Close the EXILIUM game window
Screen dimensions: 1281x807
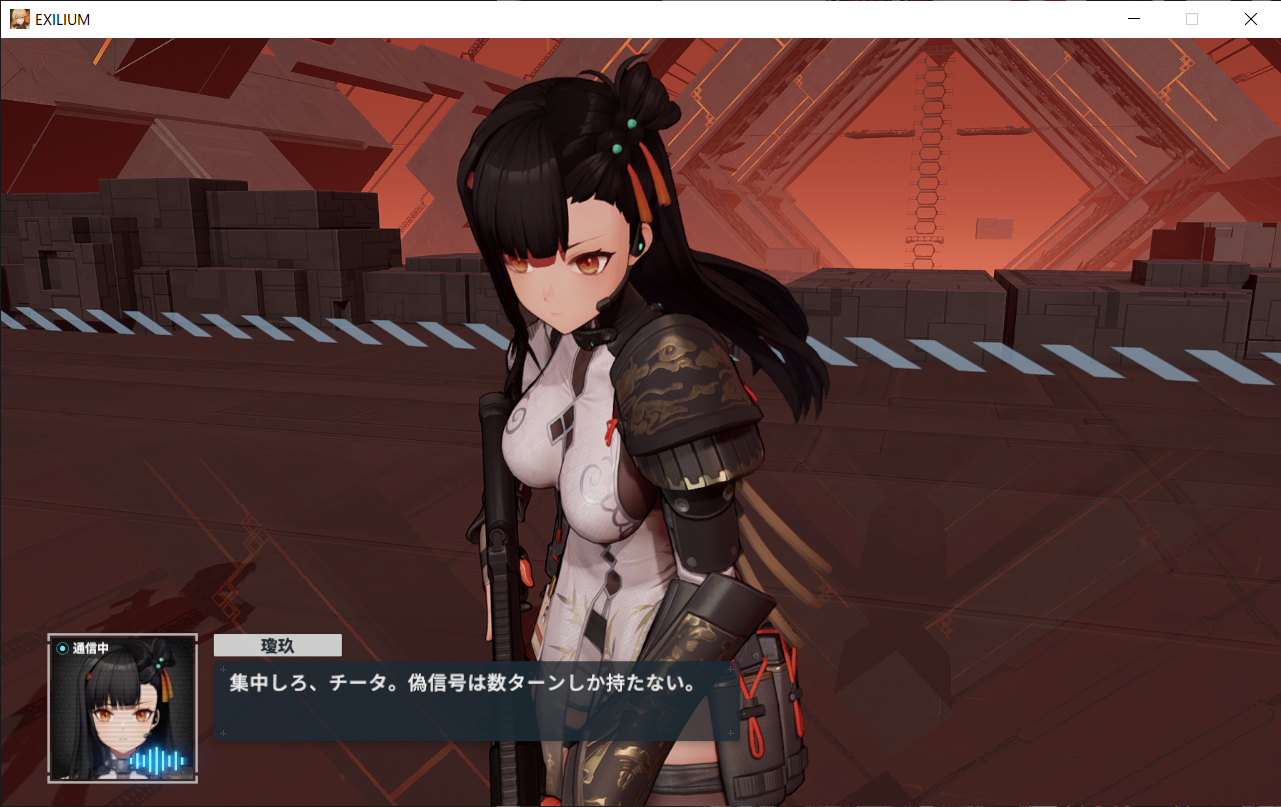pyautogui.click(x=1250, y=19)
